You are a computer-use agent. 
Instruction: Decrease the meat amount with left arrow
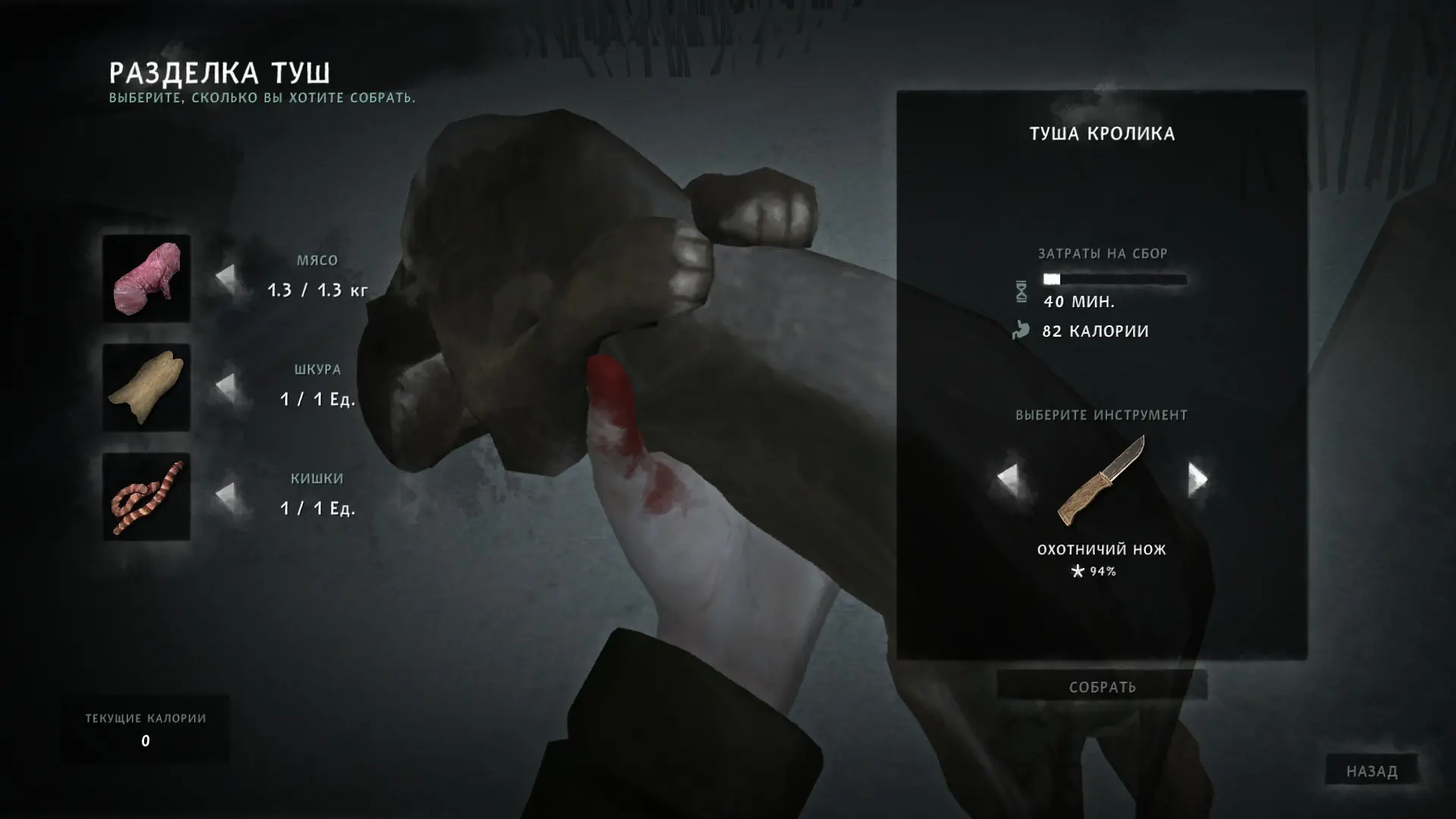[225, 275]
